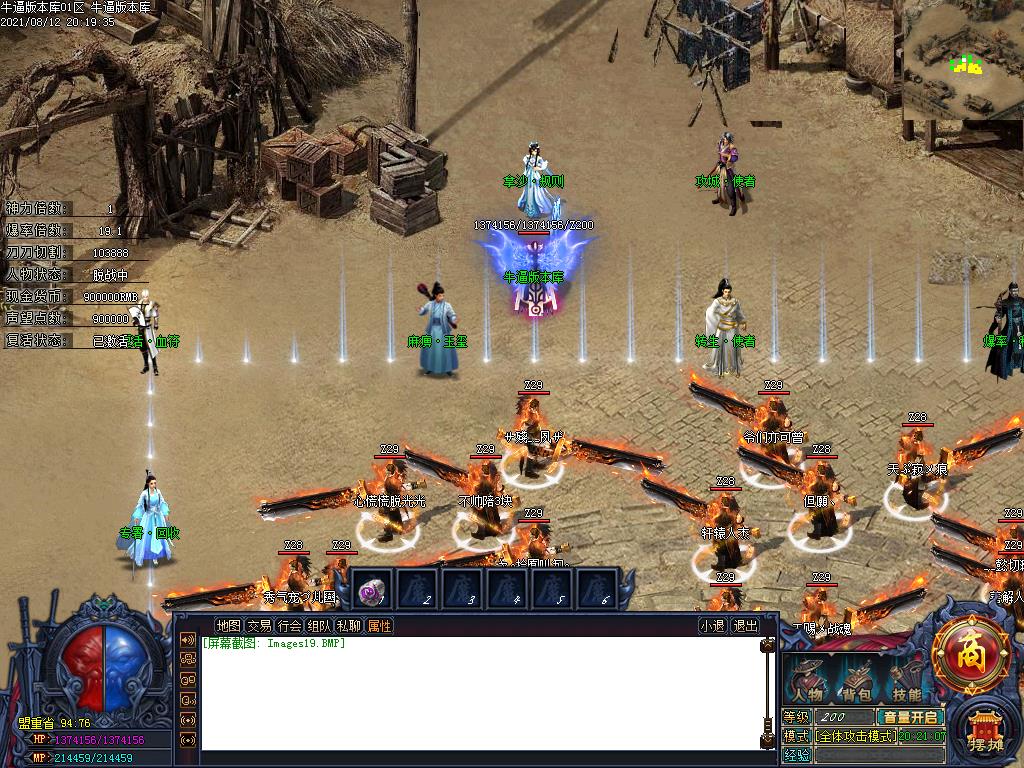Open the 地图 (Map) tab

point(228,626)
